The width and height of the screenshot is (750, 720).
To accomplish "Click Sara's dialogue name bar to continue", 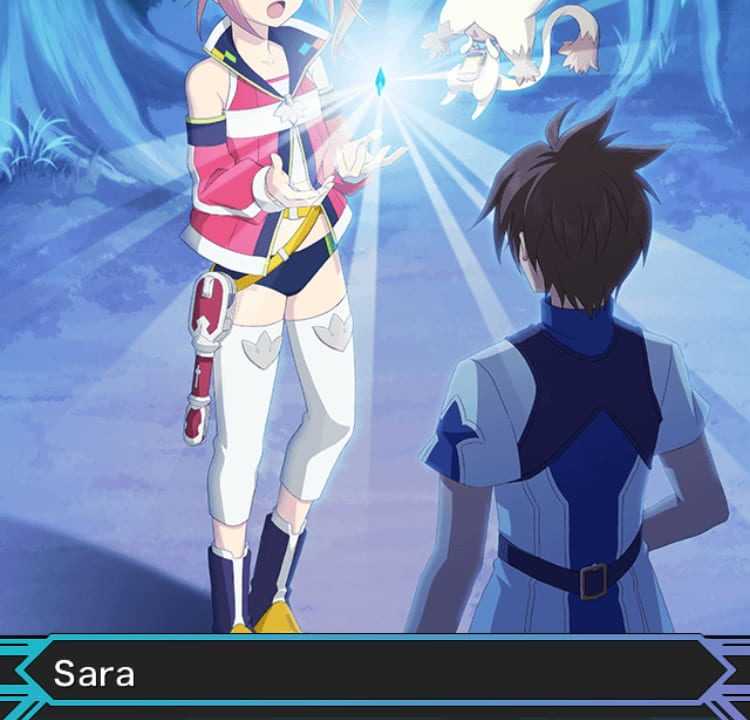I will click(x=375, y=673).
